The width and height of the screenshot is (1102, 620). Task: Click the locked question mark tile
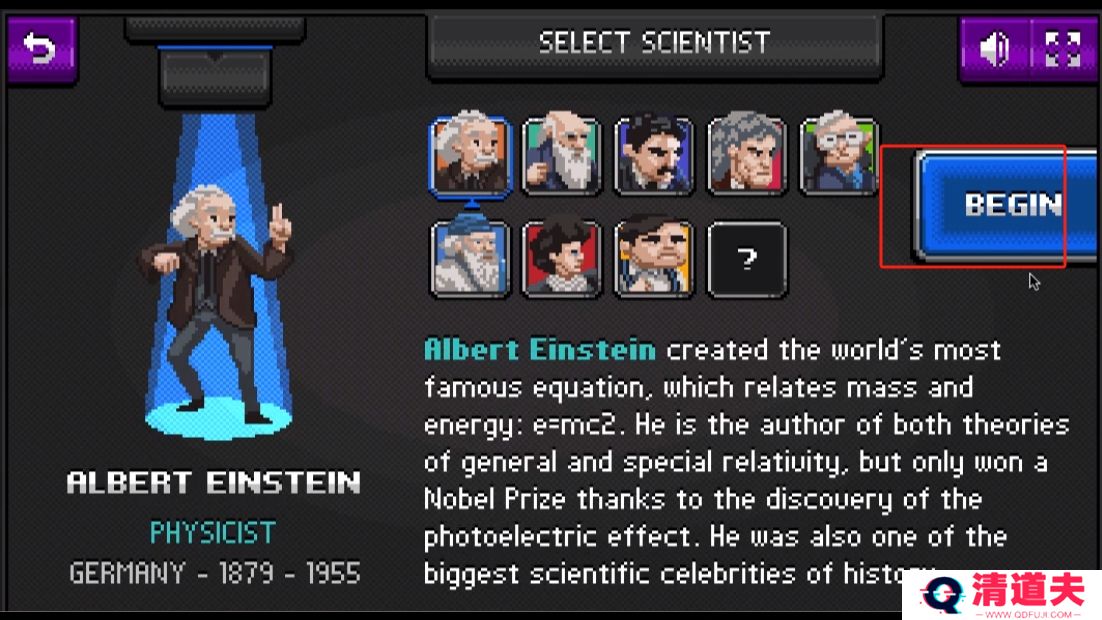point(746,259)
